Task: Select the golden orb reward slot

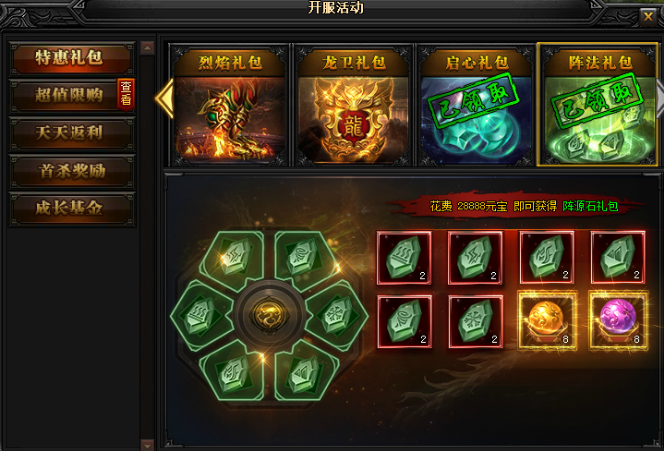Action: tap(546, 322)
